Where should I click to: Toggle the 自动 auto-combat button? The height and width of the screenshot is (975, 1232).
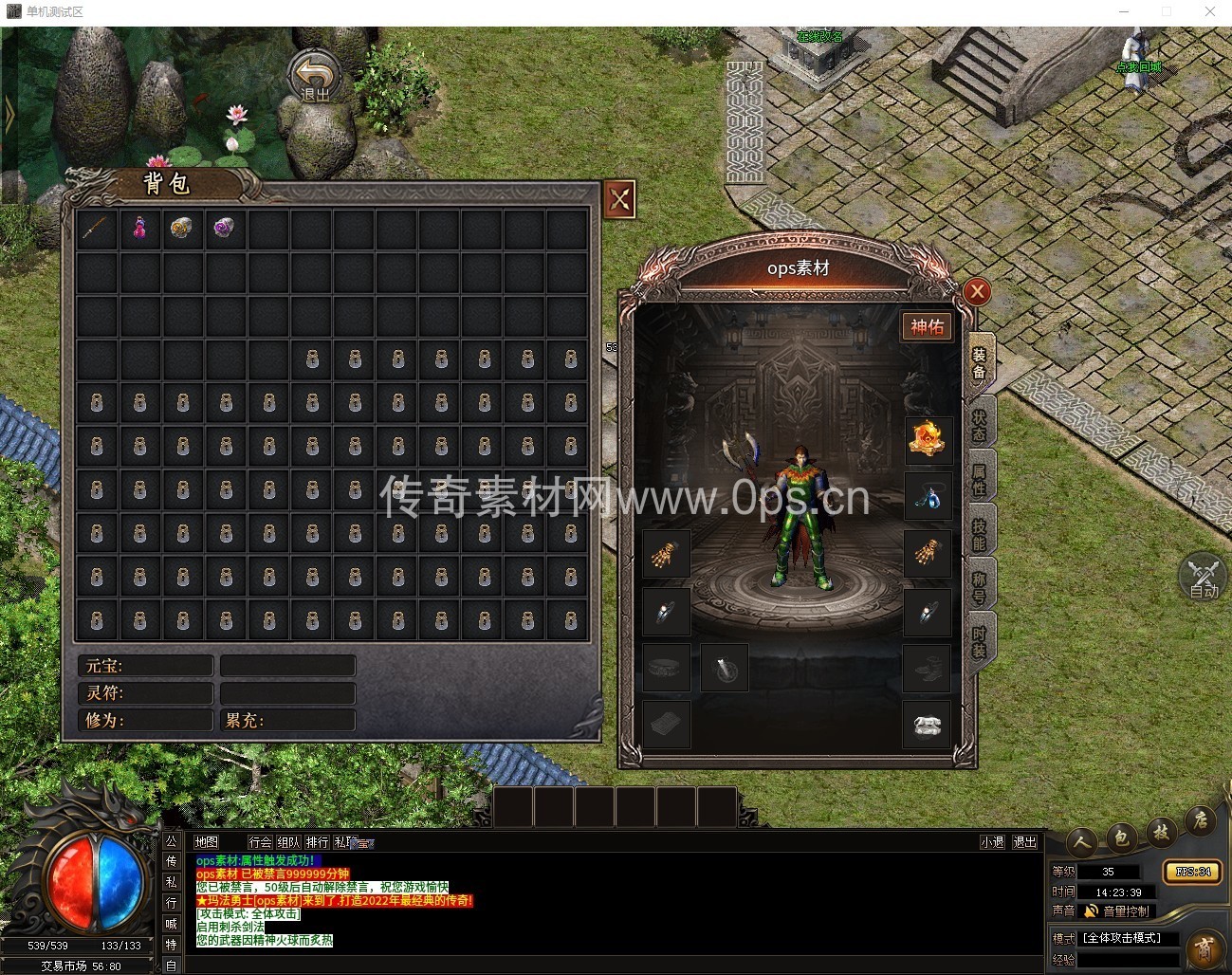point(1204,577)
